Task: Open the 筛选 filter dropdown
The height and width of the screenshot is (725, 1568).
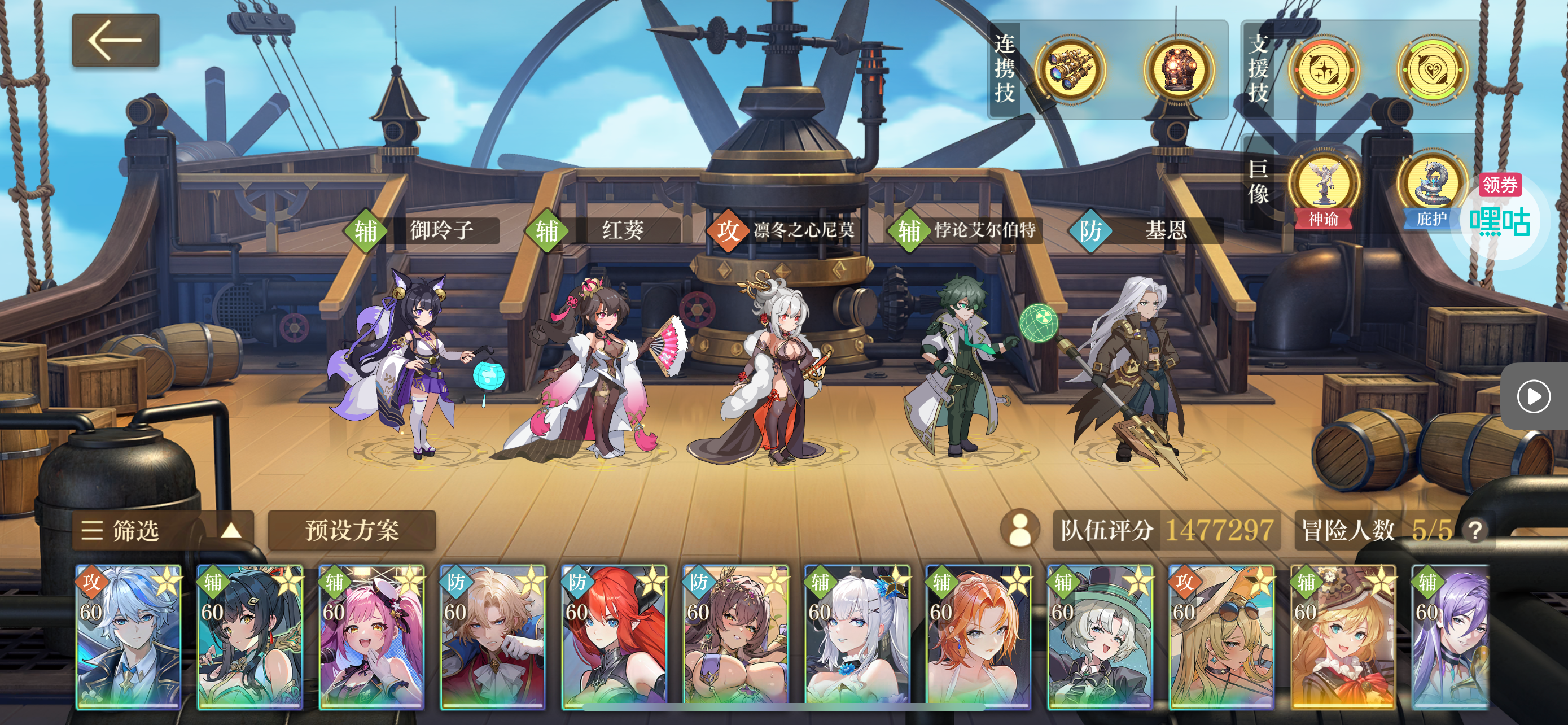Action: pyautogui.click(x=162, y=530)
